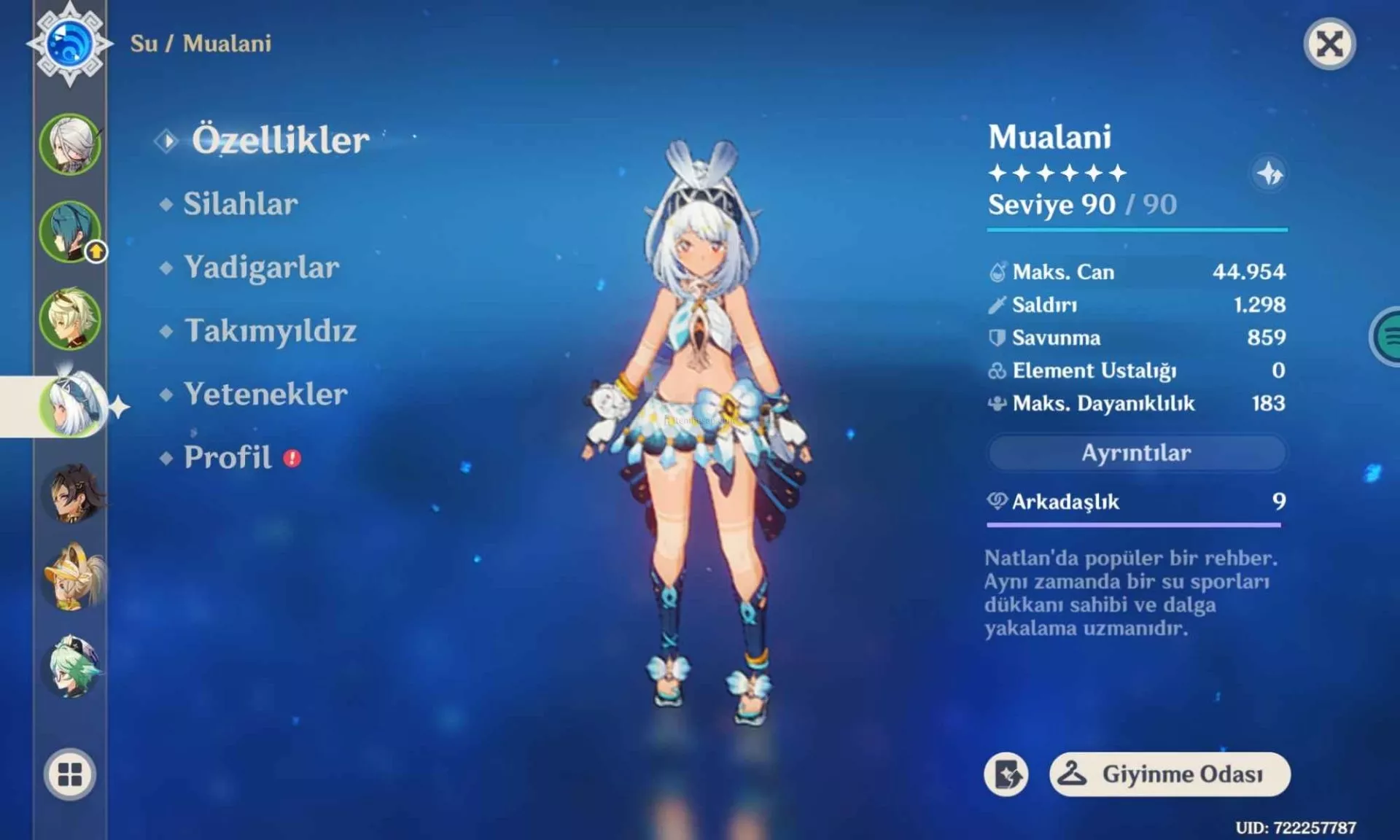Go to the Profil tab
Image resolution: width=1400 pixels, height=840 pixels.
pyautogui.click(x=227, y=458)
